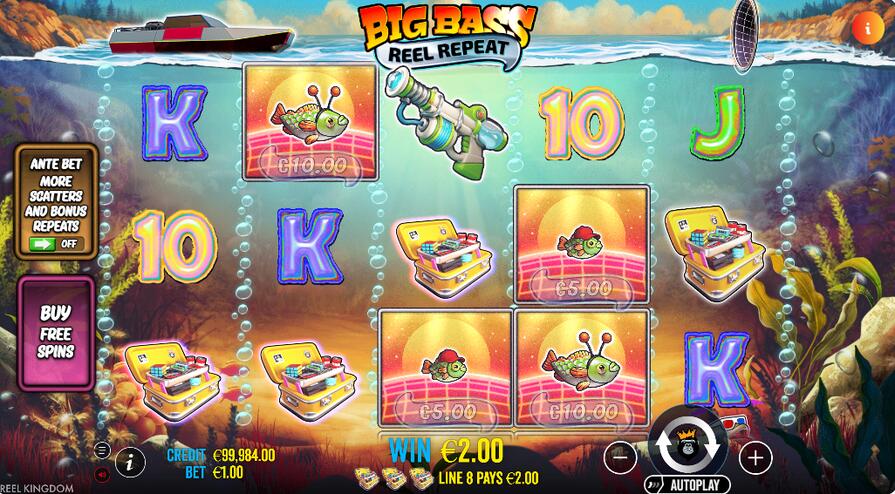This screenshot has width=895, height=494.
Task: Spin the reels with the circular arrows button
Action: tap(688, 444)
